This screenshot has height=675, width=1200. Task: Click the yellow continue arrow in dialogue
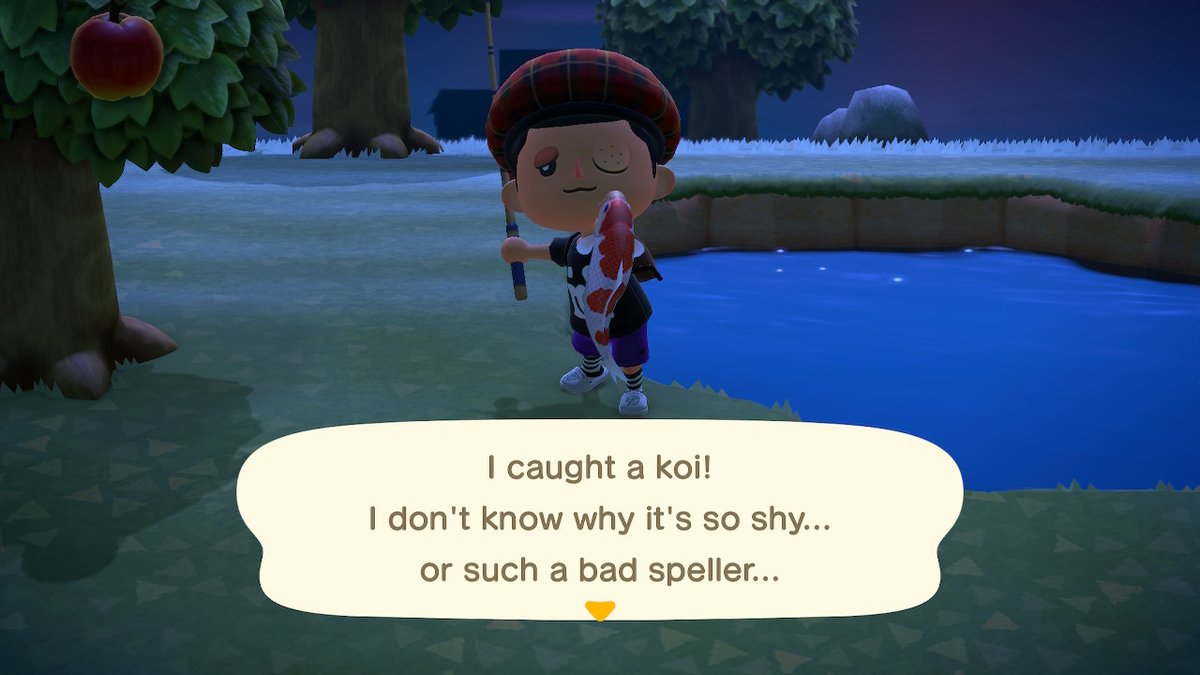click(599, 609)
